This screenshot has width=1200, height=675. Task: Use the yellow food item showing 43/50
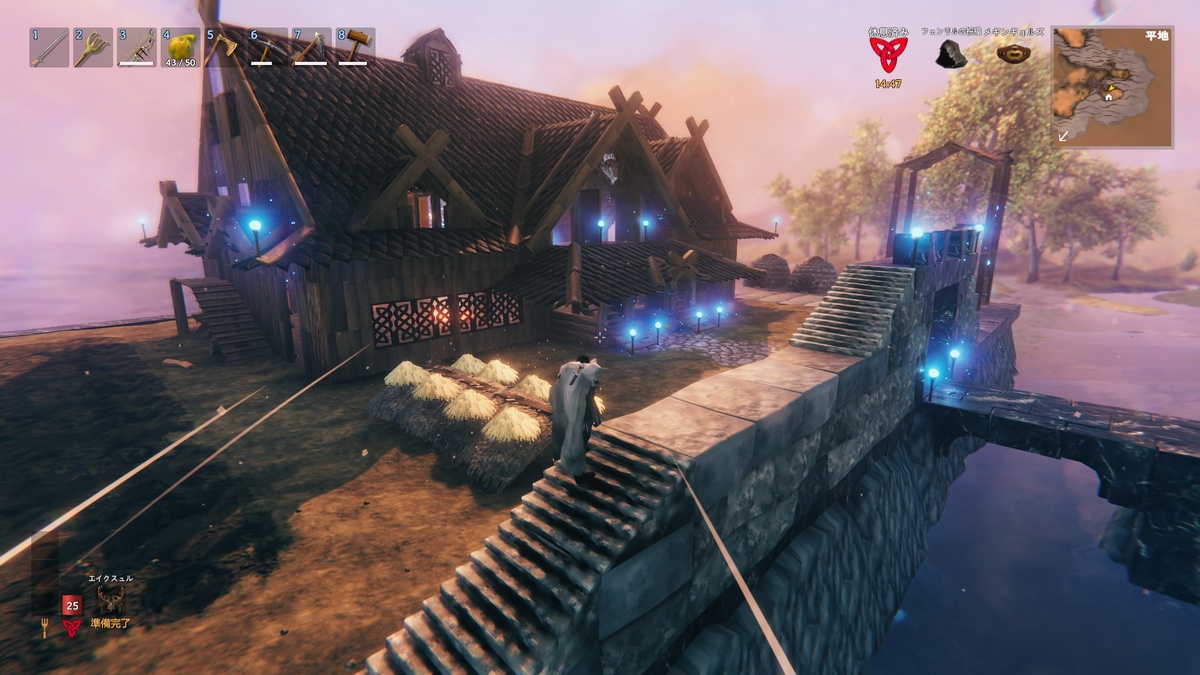click(181, 47)
